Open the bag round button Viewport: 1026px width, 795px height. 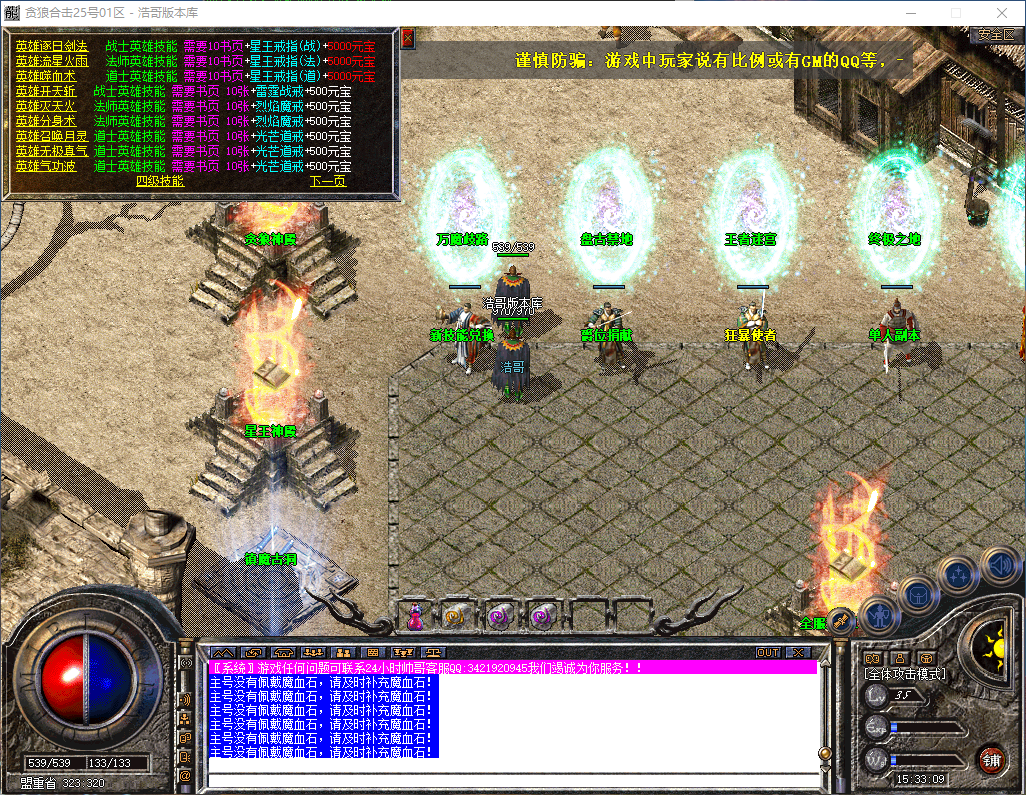917,595
